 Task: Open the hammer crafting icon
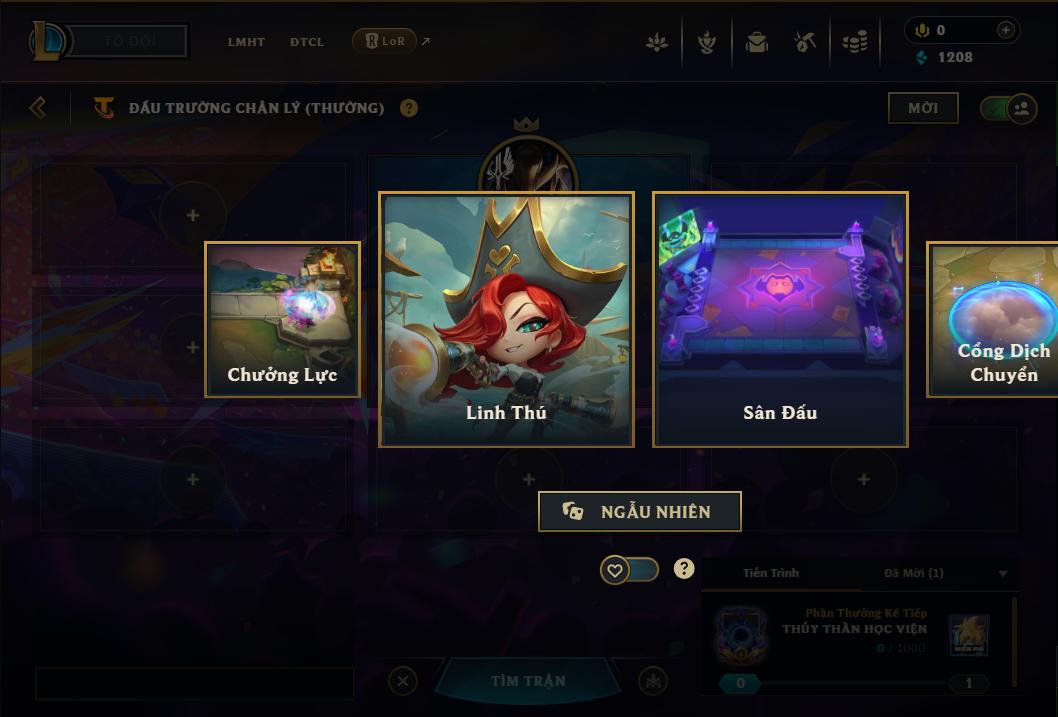[805, 42]
